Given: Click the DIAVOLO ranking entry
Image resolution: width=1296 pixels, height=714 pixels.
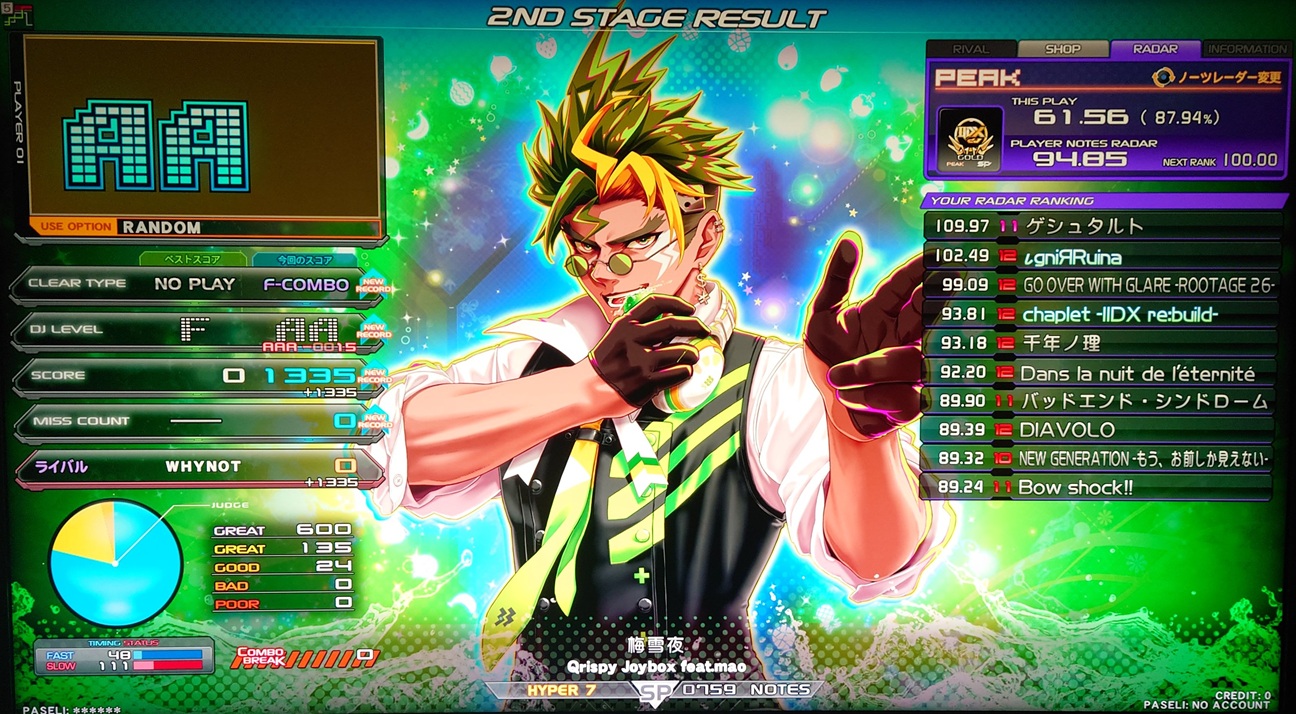Looking at the screenshot, I should (x=1100, y=430).
